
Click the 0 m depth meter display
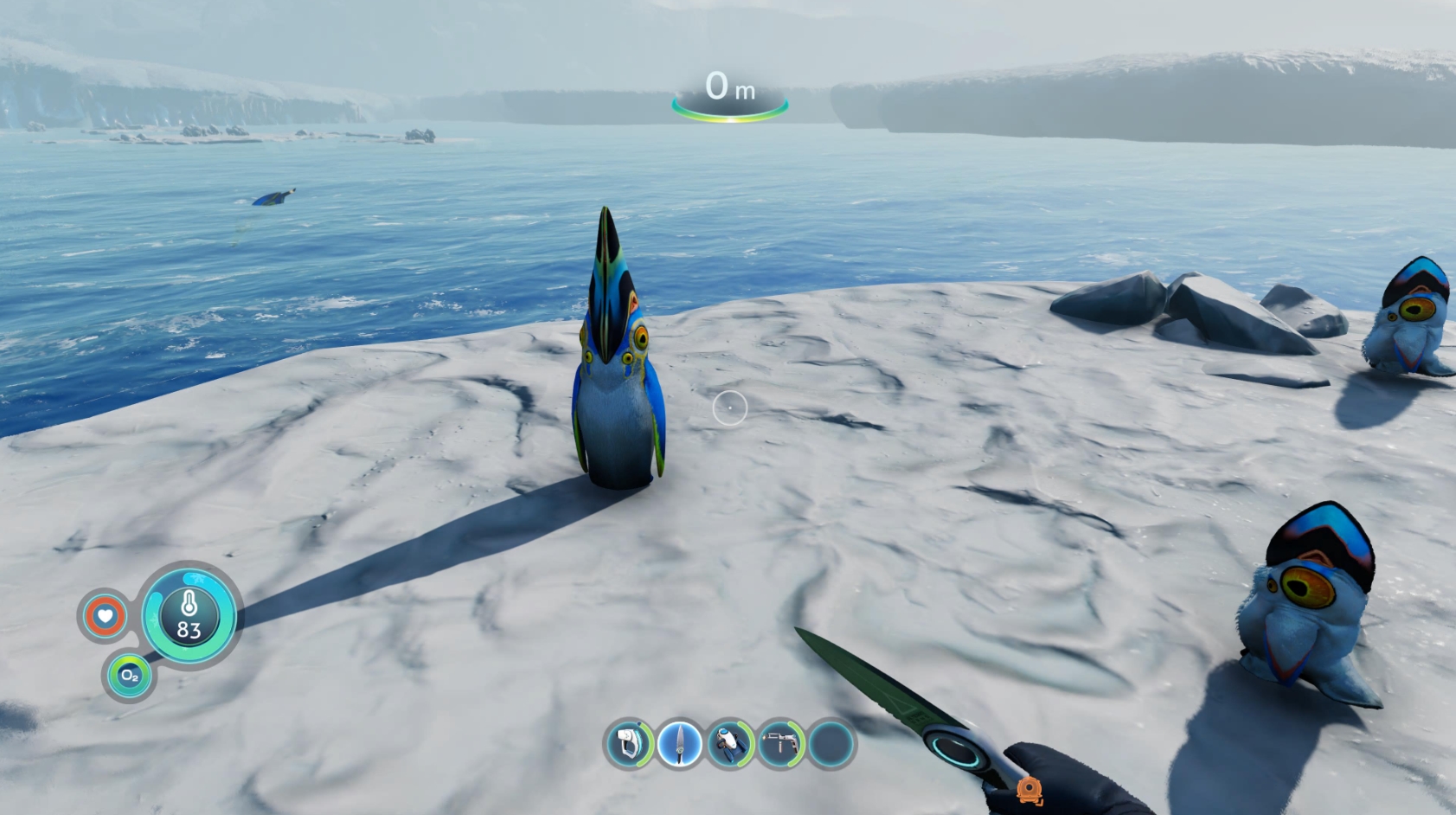point(729,87)
